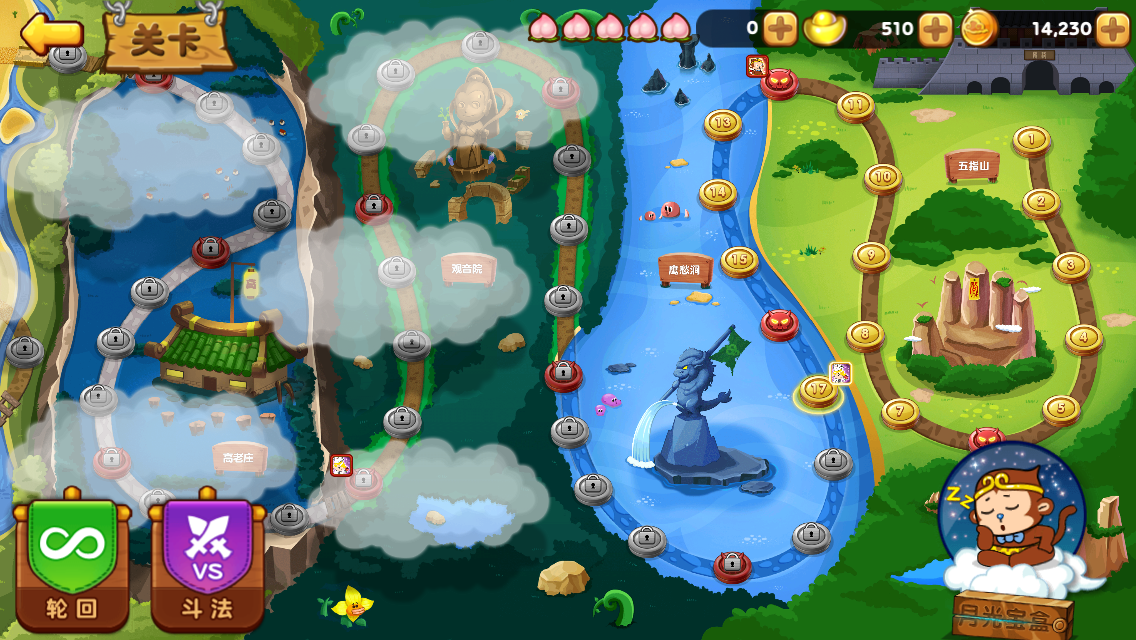Choose level 5 coin node
1136x640 pixels.
click(x=1061, y=408)
